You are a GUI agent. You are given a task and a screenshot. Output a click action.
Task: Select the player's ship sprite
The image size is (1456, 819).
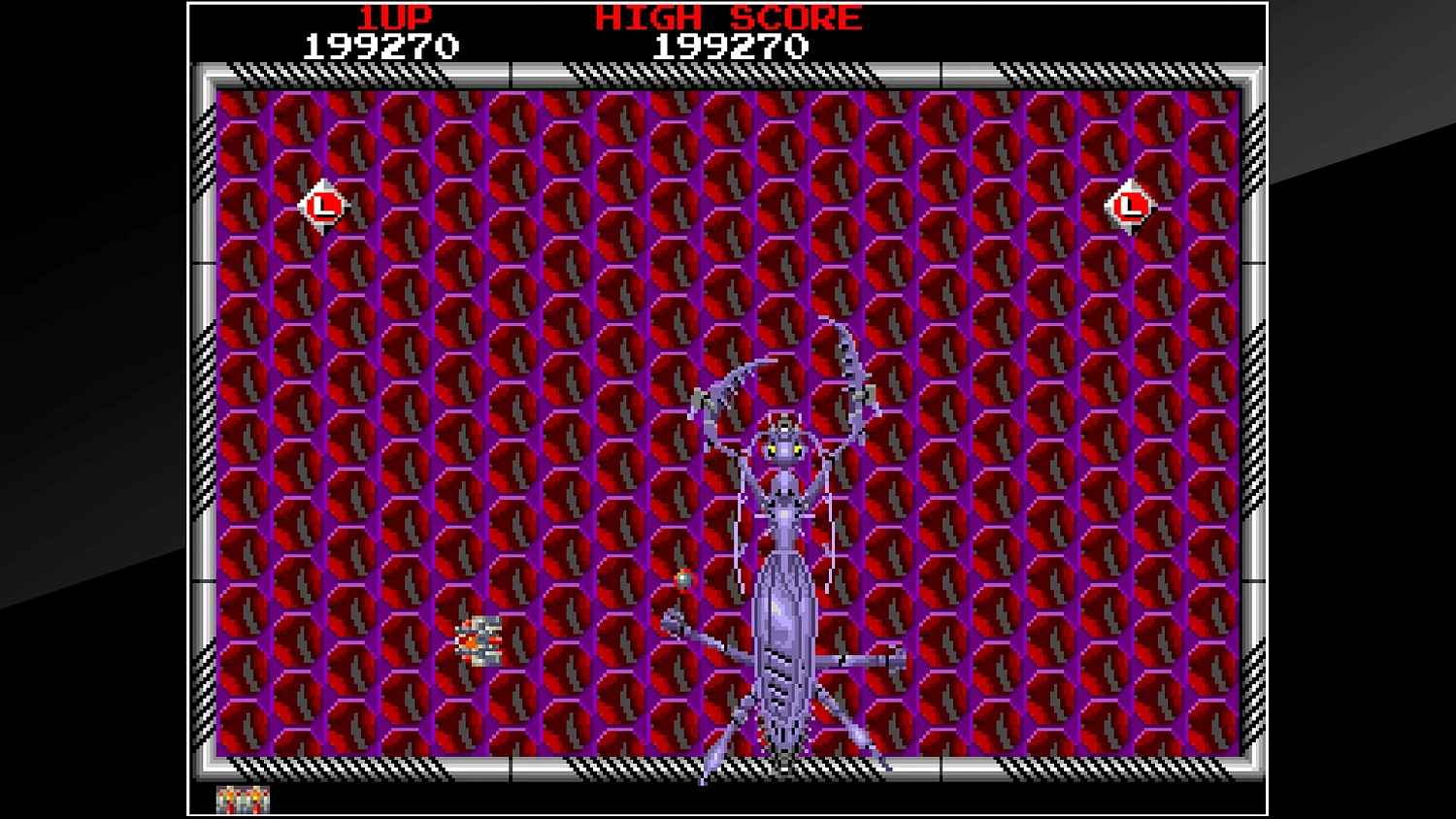coord(478,640)
